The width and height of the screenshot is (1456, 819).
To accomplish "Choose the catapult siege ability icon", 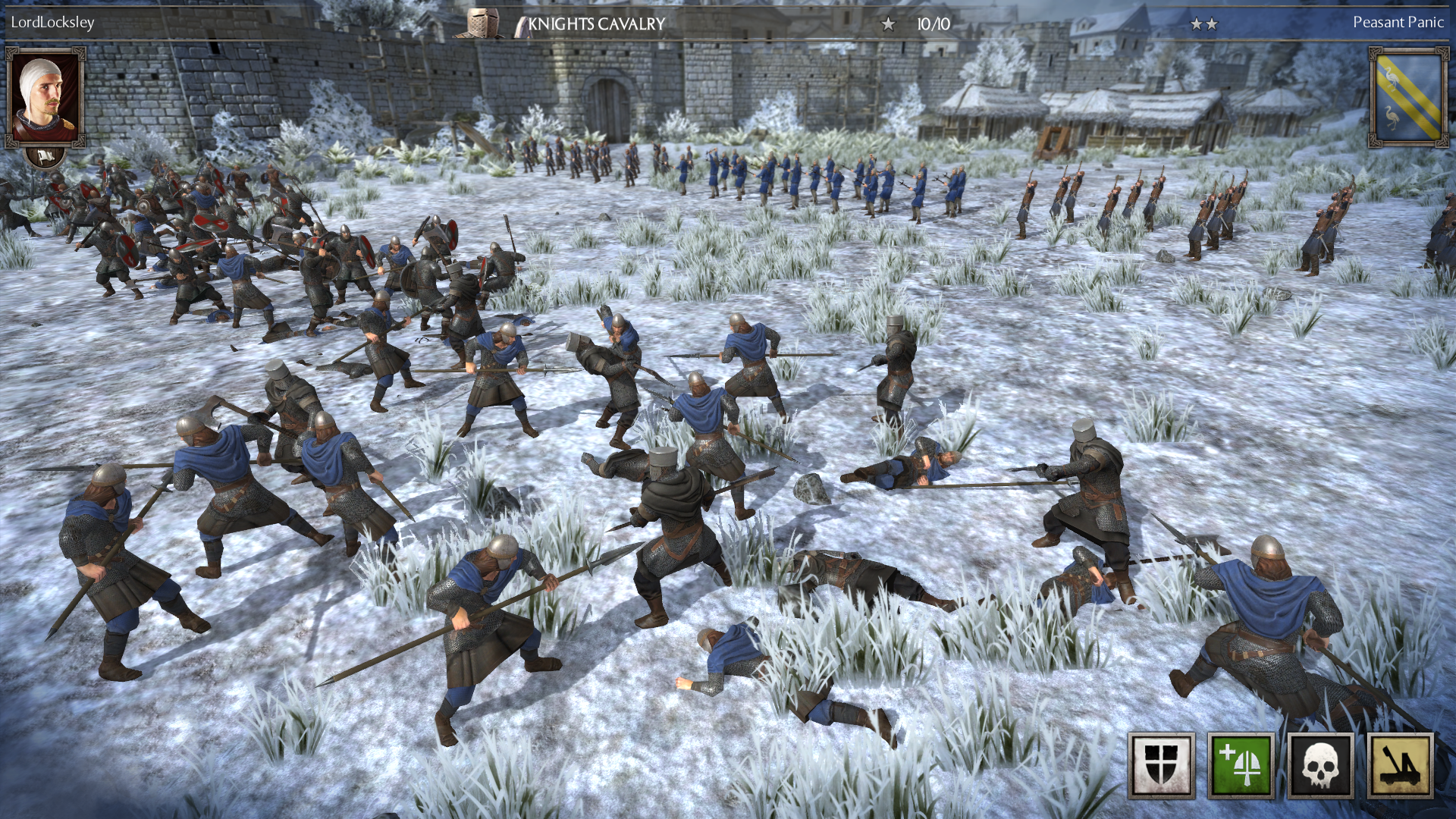I will pos(1400,765).
